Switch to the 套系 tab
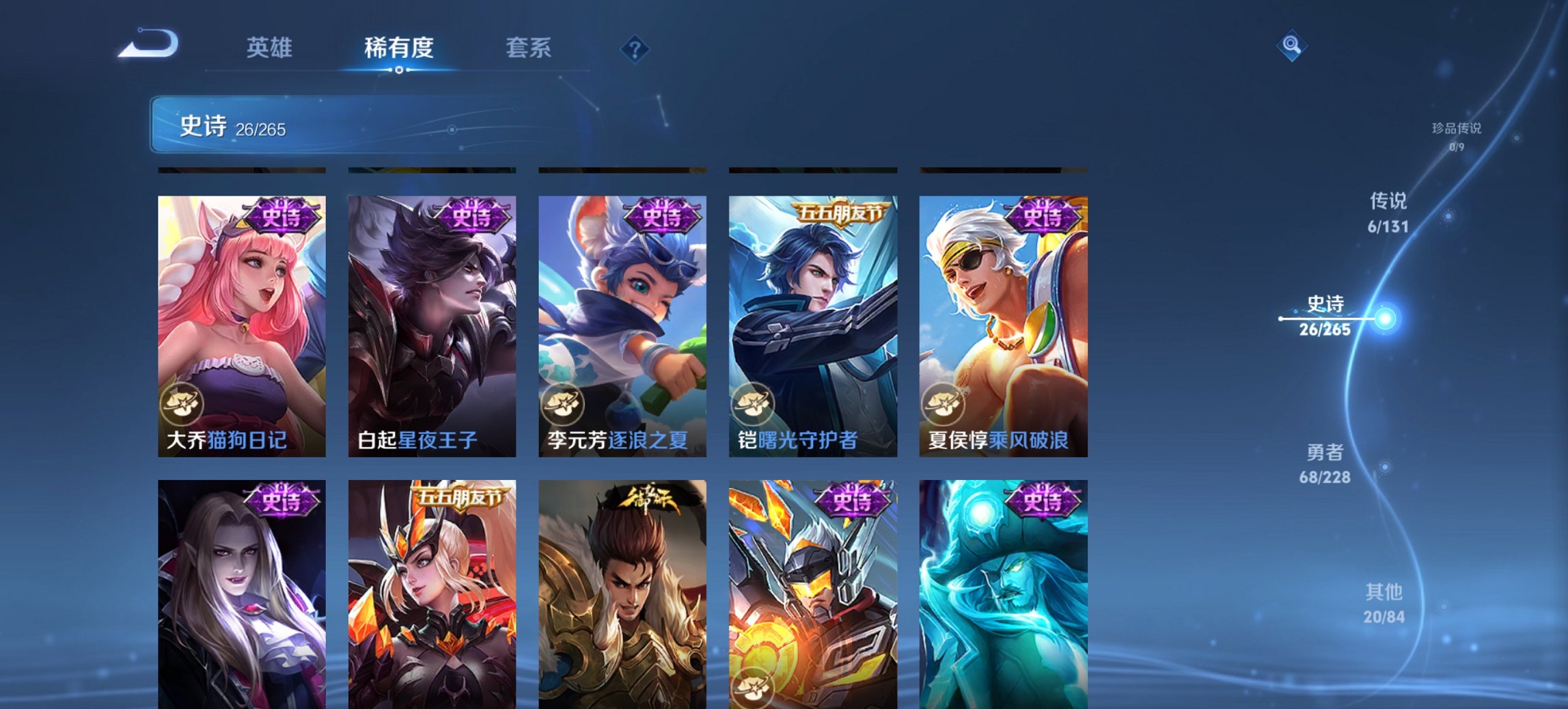Viewport: 1568px width, 709px height. (x=527, y=48)
